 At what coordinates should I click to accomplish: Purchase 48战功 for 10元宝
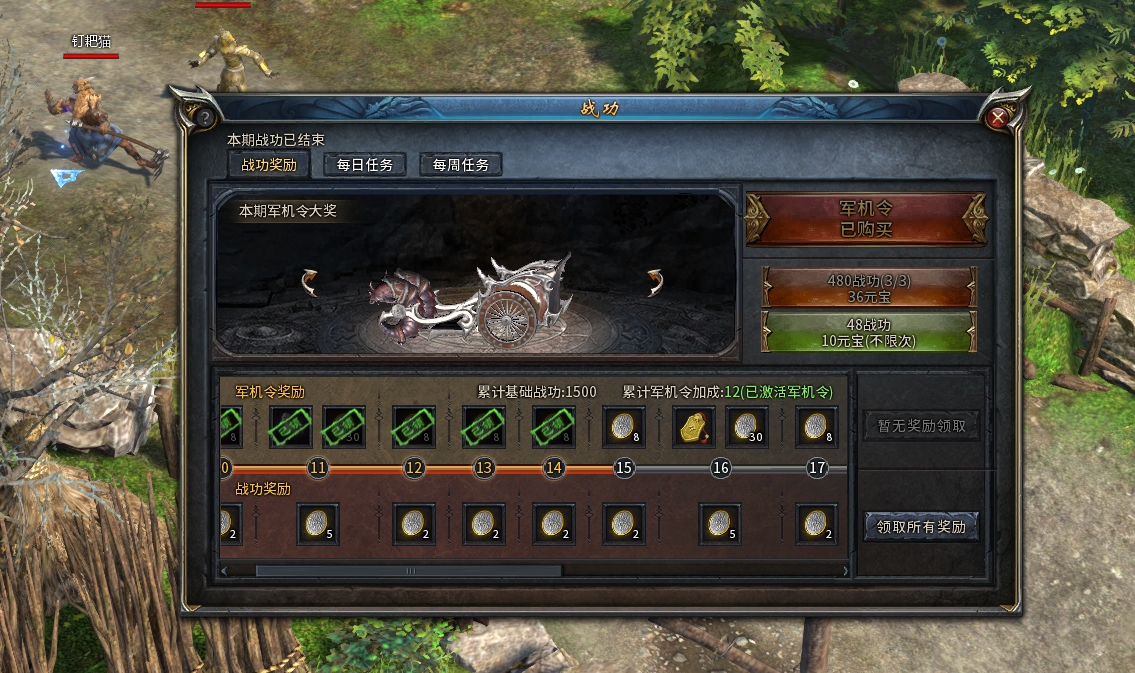click(868, 331)
